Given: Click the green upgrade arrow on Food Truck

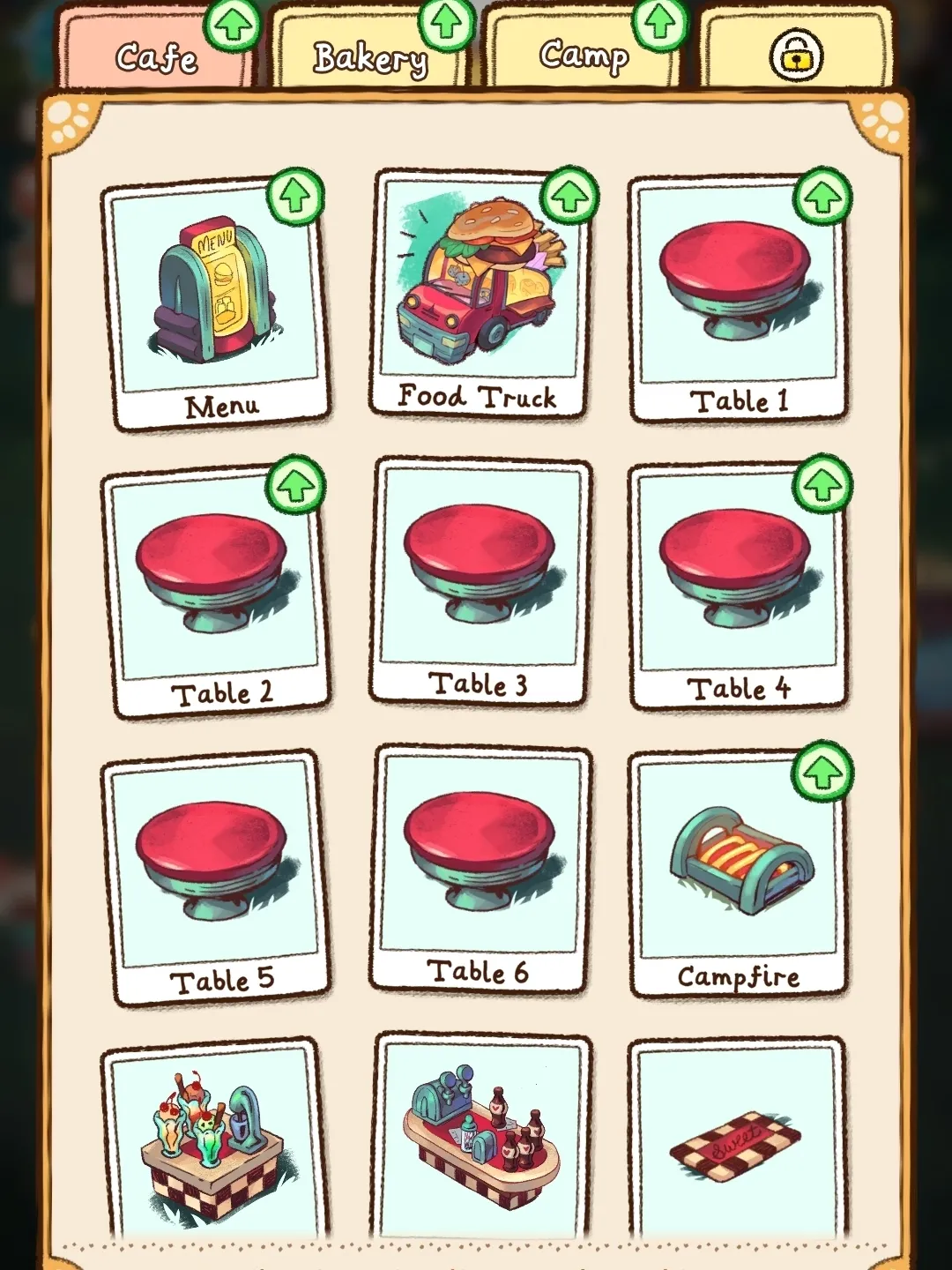Looking at the screenshot, I should [569, 196].
